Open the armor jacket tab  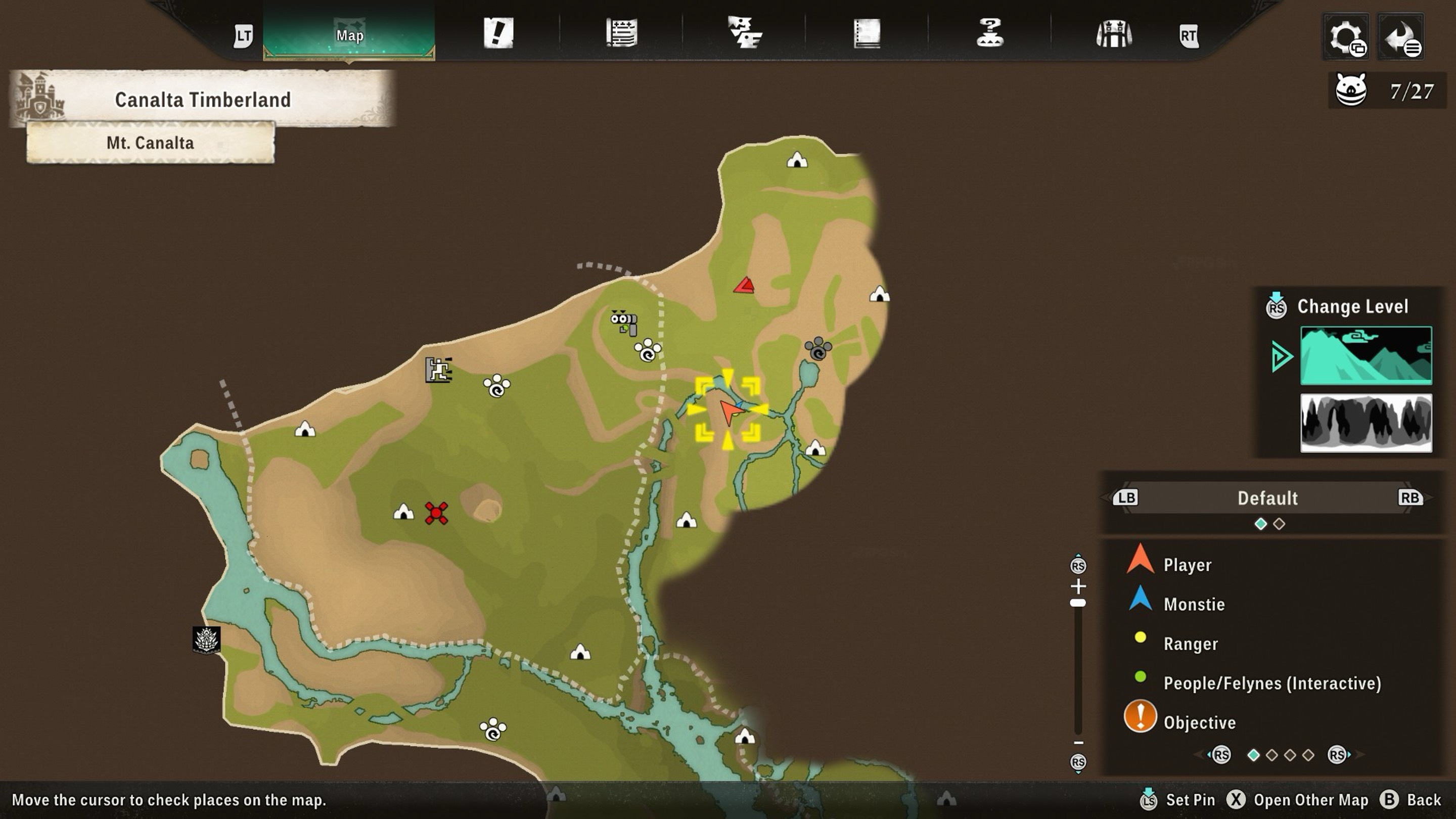point(1113,34)
